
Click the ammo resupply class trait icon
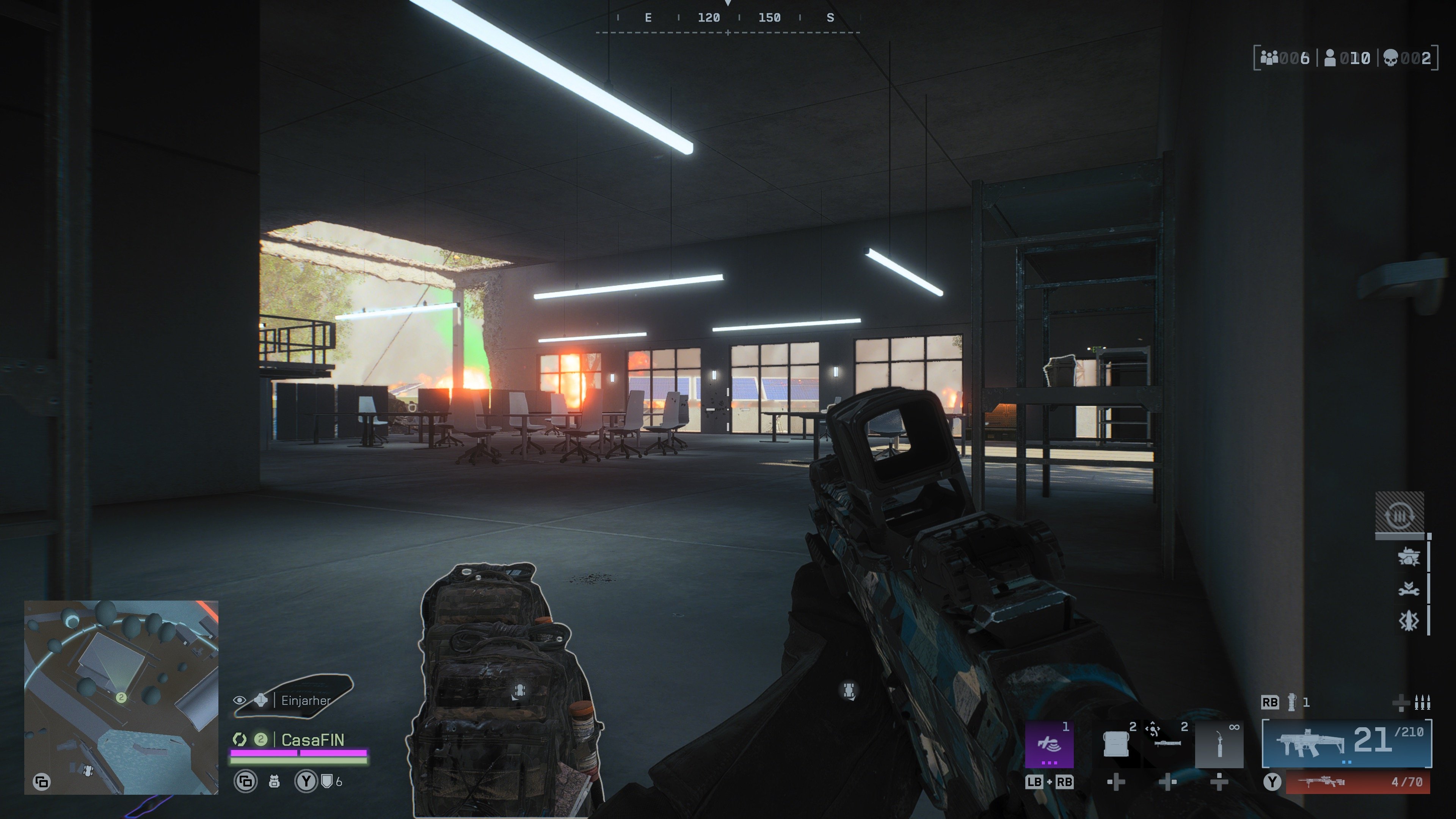[1400, 515]
